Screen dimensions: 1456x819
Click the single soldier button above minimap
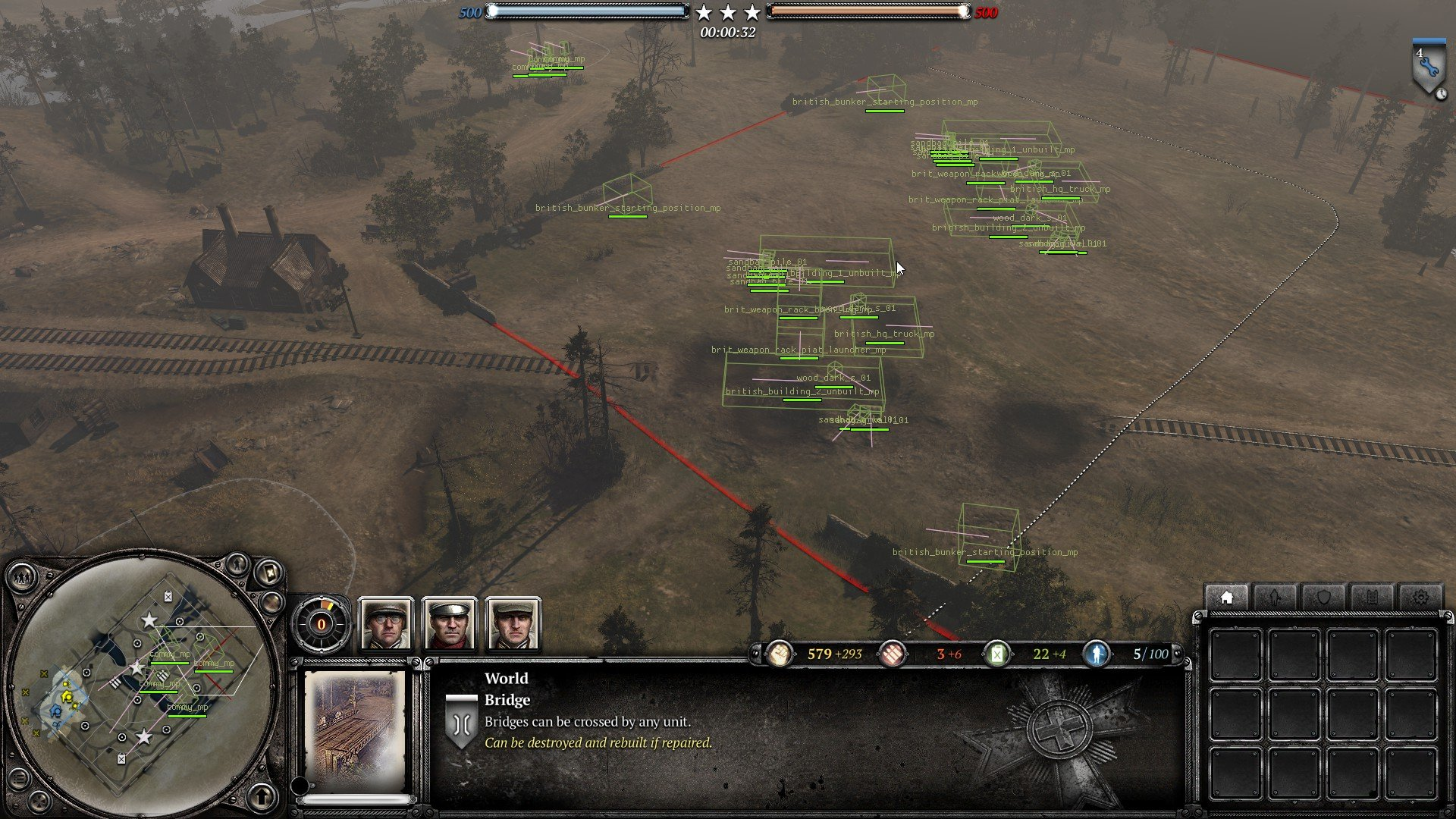coord(237,564)
